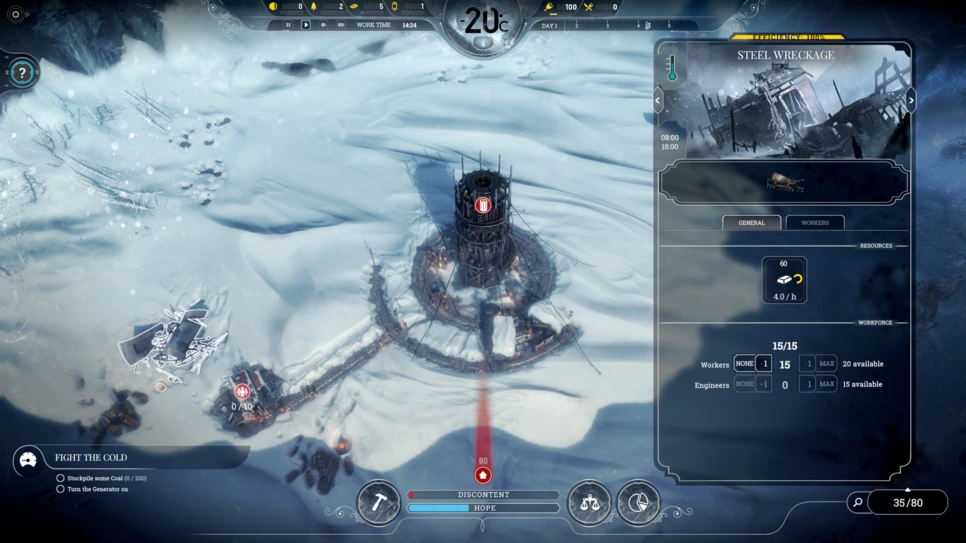Set Workers assignment to Max
The height and width of the screenshot is (543, 966).
coord(827,364)
